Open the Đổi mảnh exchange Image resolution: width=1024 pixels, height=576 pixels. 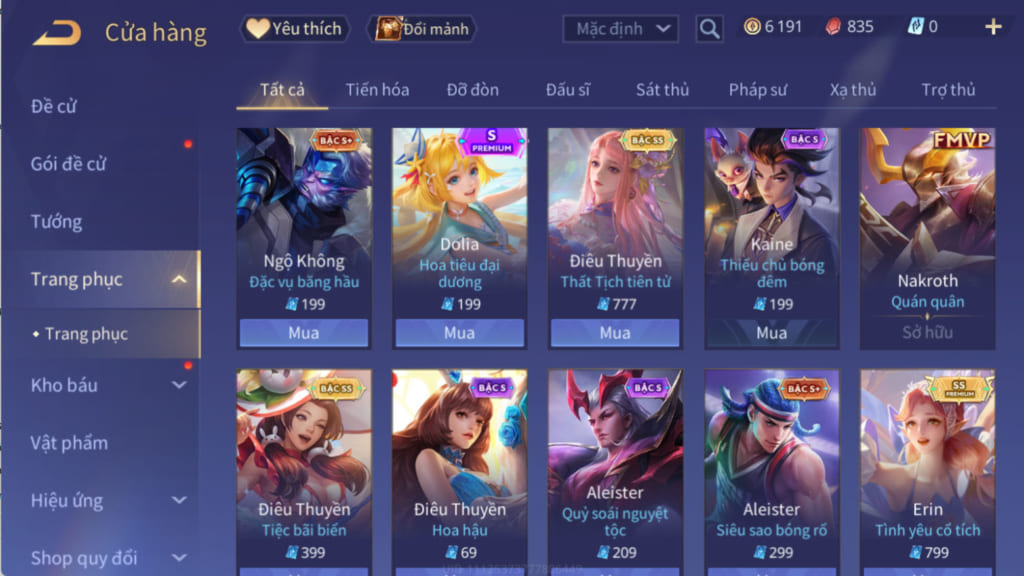coord(422,29)
